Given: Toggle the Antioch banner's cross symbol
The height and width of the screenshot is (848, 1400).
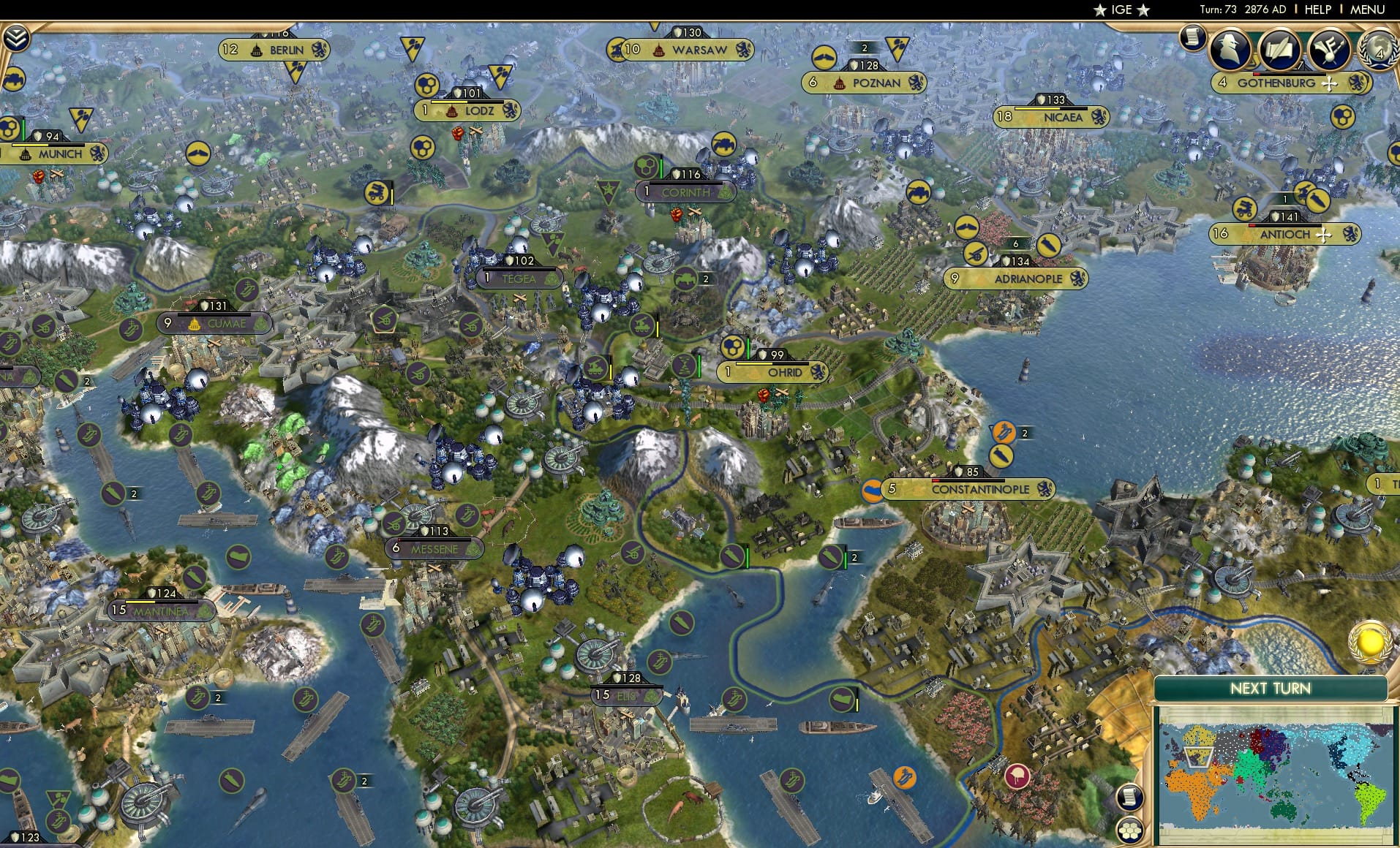Looking at the screenshot, I should tap(1325, 235).
